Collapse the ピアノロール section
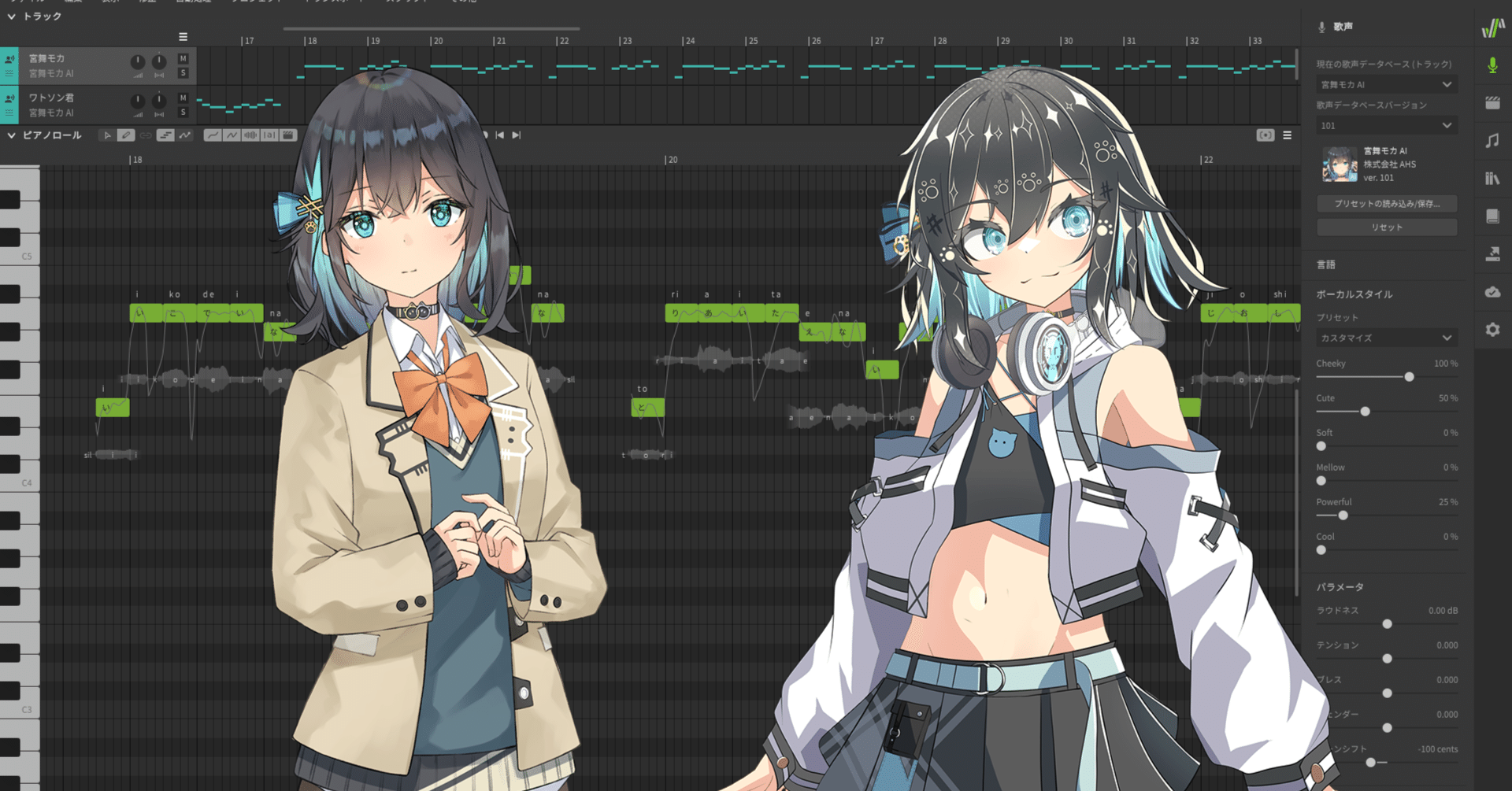 pos(12,135)
